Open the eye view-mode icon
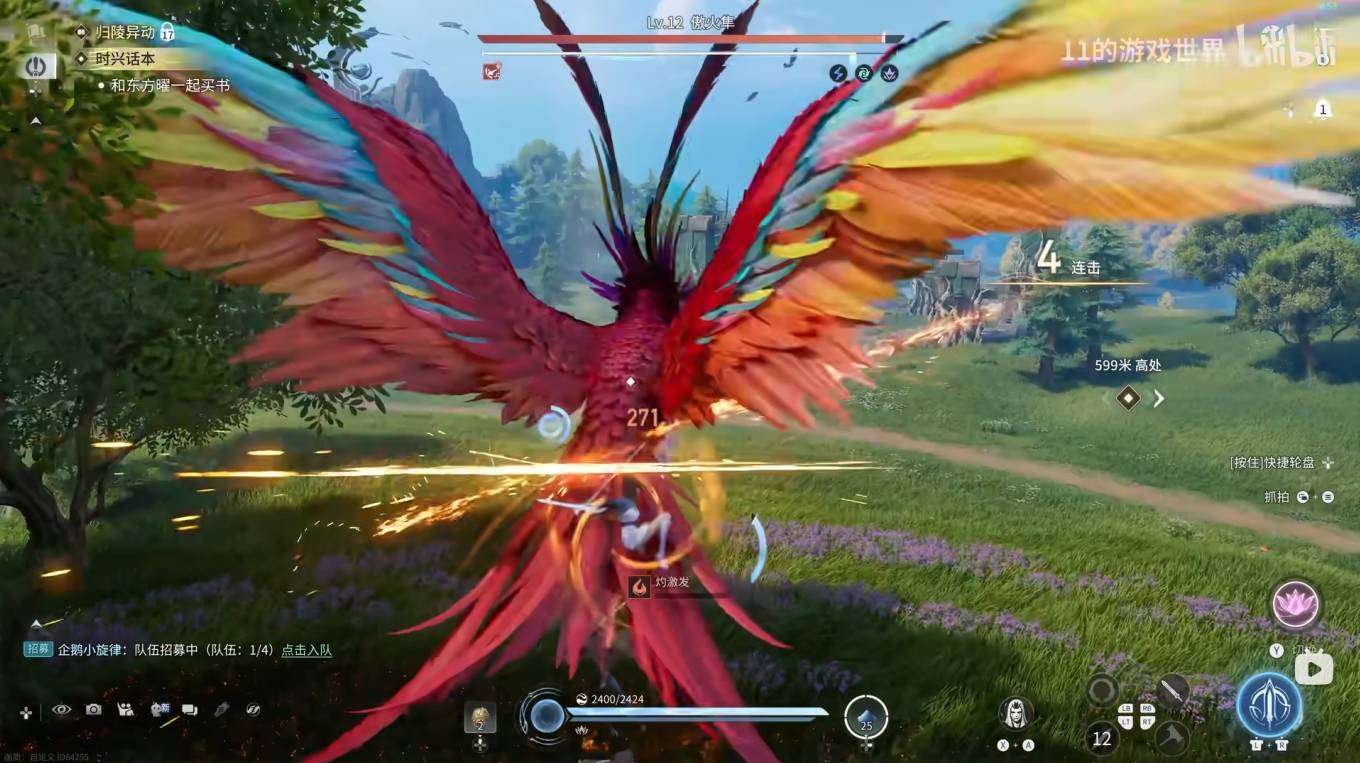 tap(62, 709)
